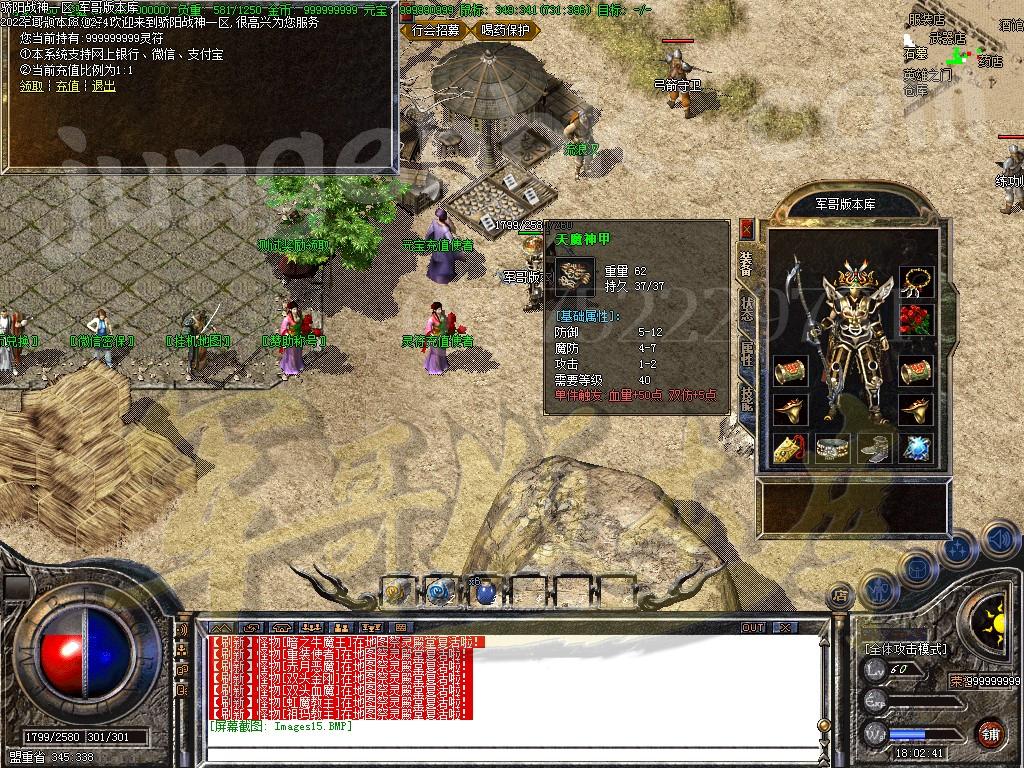Choose the blue gem equipment slot

tap(915, 449)
